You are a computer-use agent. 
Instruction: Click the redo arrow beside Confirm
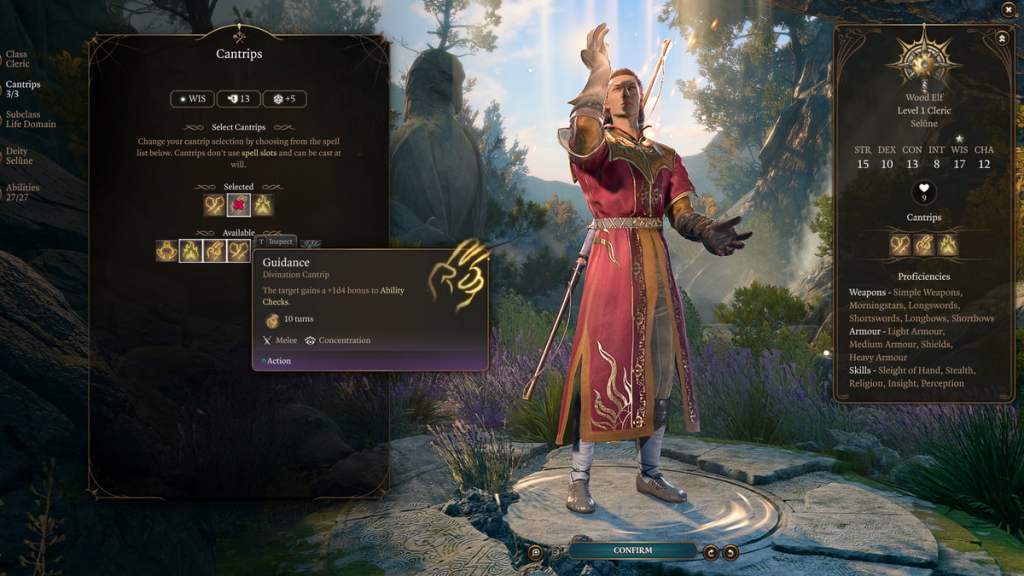731,551
